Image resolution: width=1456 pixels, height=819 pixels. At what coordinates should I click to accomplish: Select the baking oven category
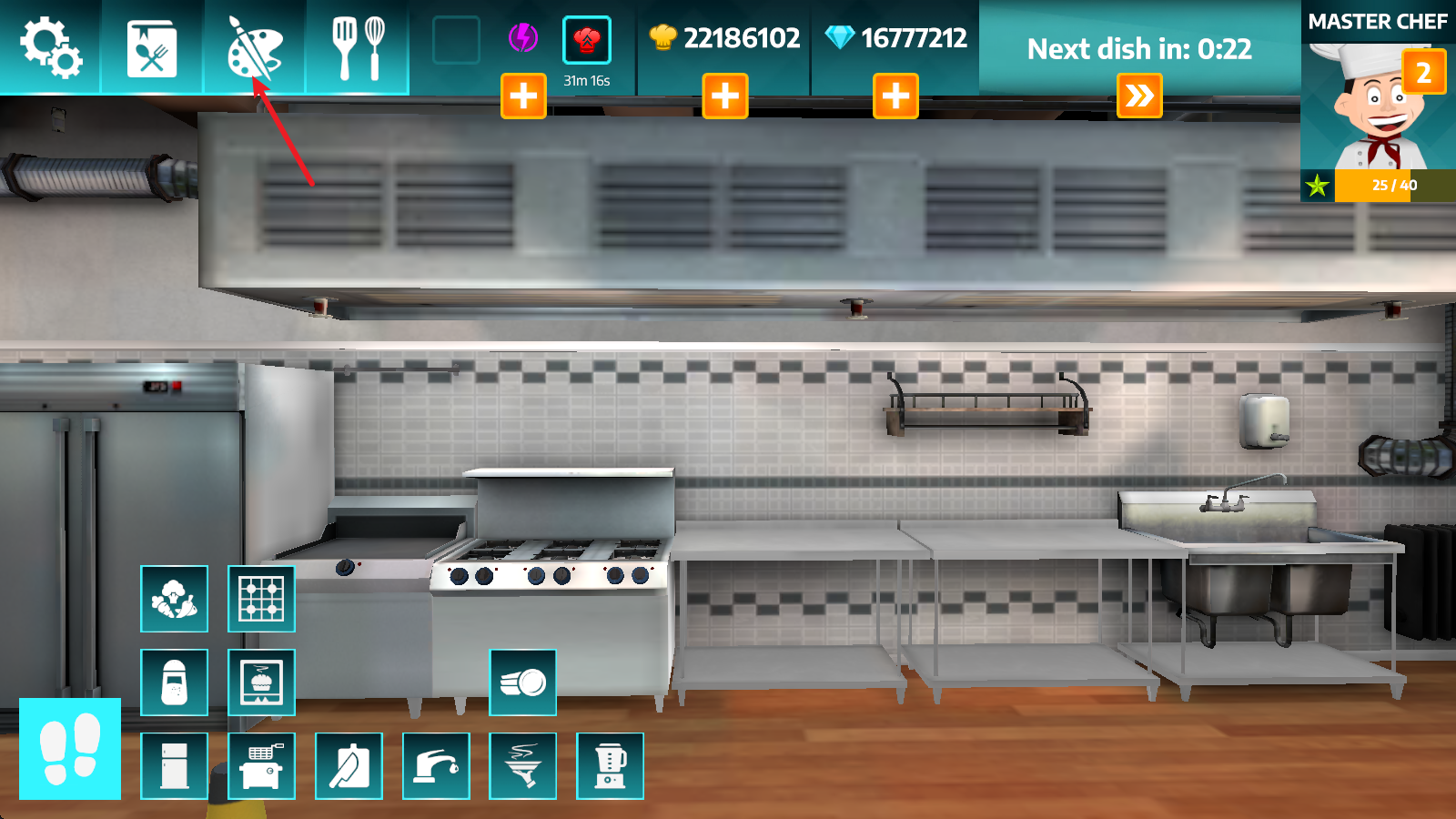pyautogui.click(x=261, y=682)
